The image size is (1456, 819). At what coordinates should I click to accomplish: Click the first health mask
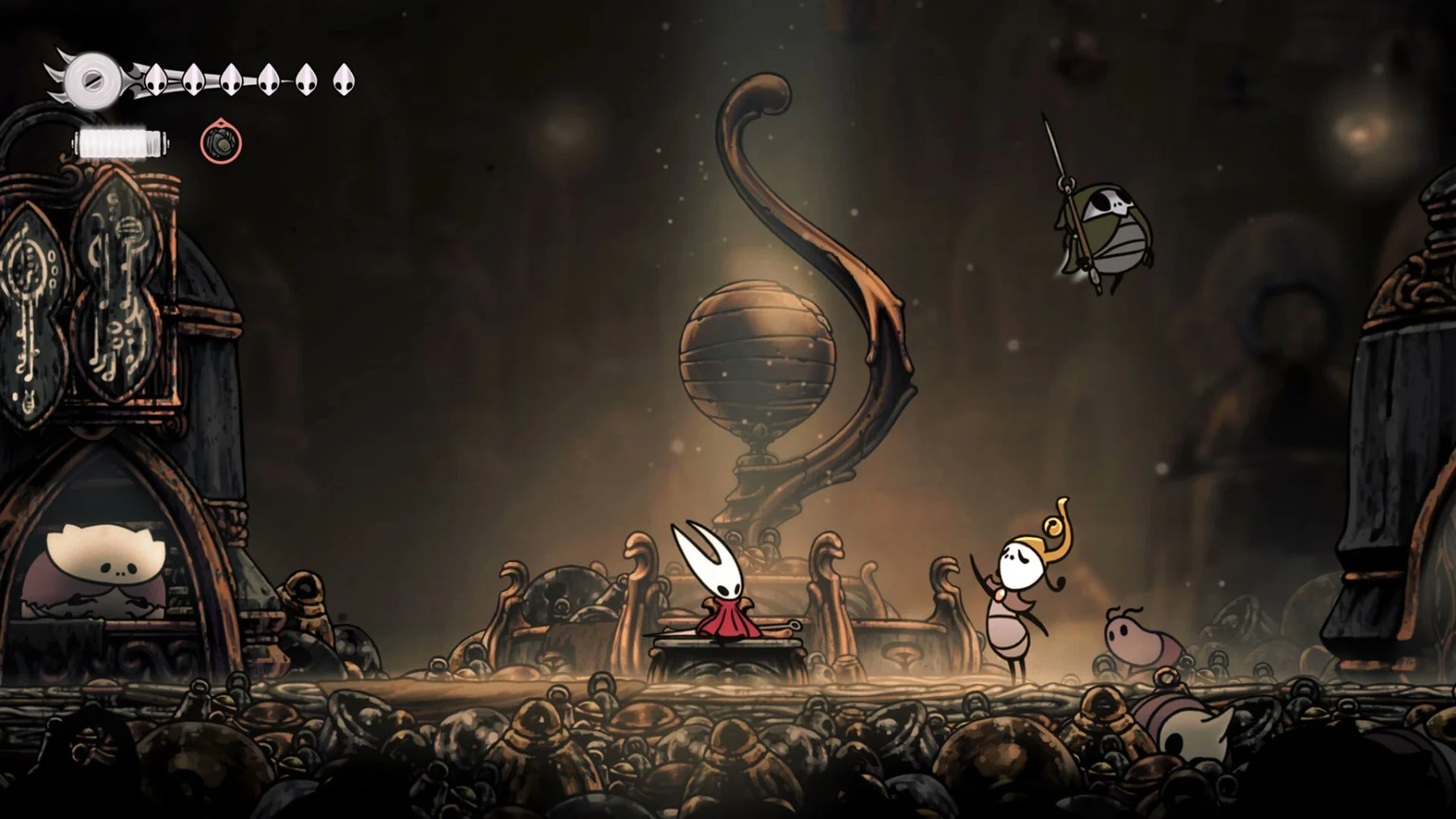(155, 81)
